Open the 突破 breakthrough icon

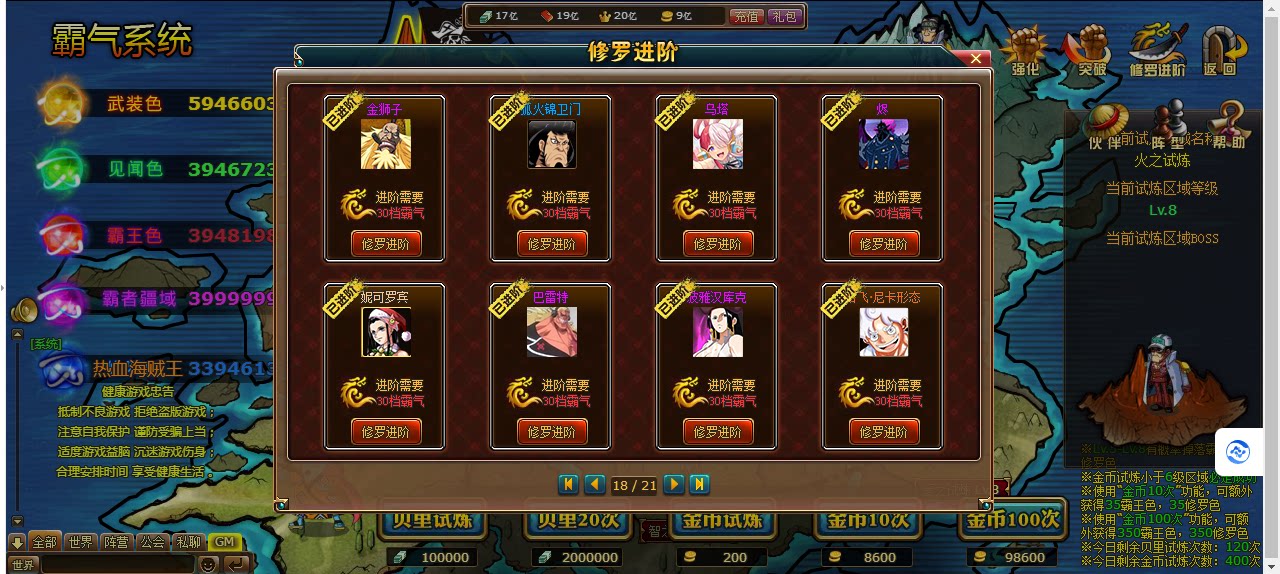pos(1090,52)
